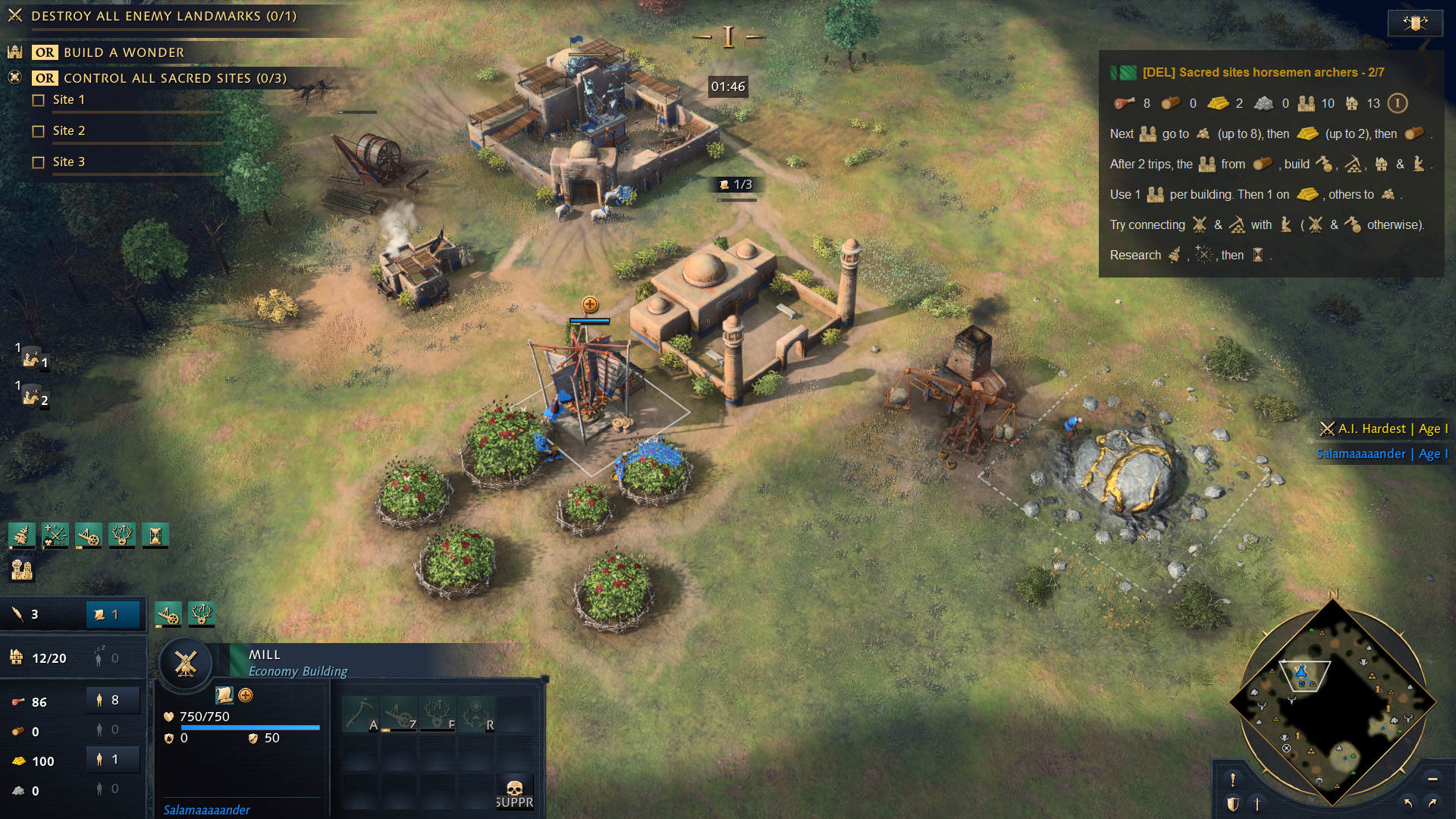Click the hourglass icon in global queue
The height and width of the screenshot is (819, 1456).
[x=155, y=536]
